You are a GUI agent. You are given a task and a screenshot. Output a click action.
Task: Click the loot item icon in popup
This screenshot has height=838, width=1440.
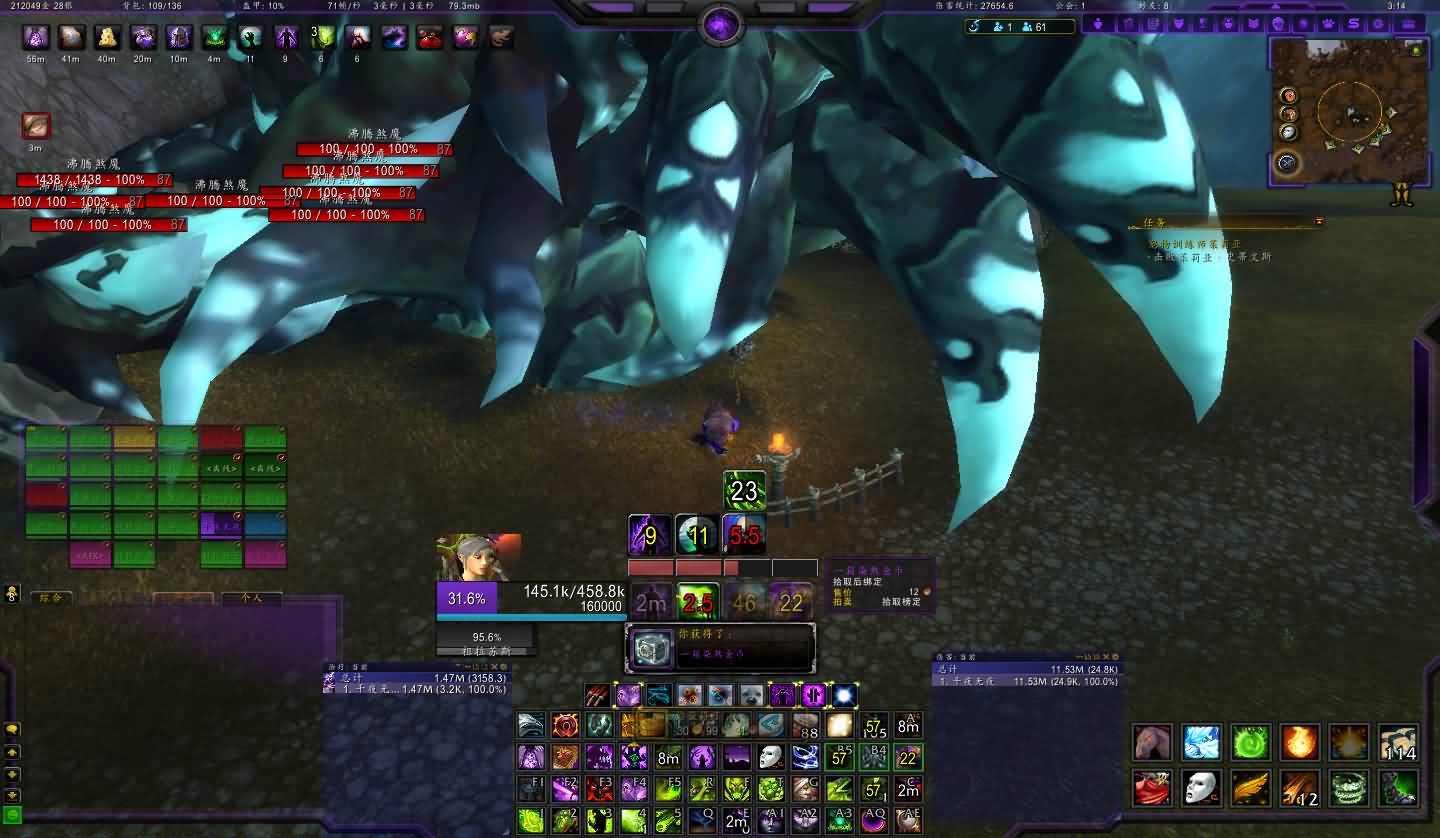pos(652,649)
